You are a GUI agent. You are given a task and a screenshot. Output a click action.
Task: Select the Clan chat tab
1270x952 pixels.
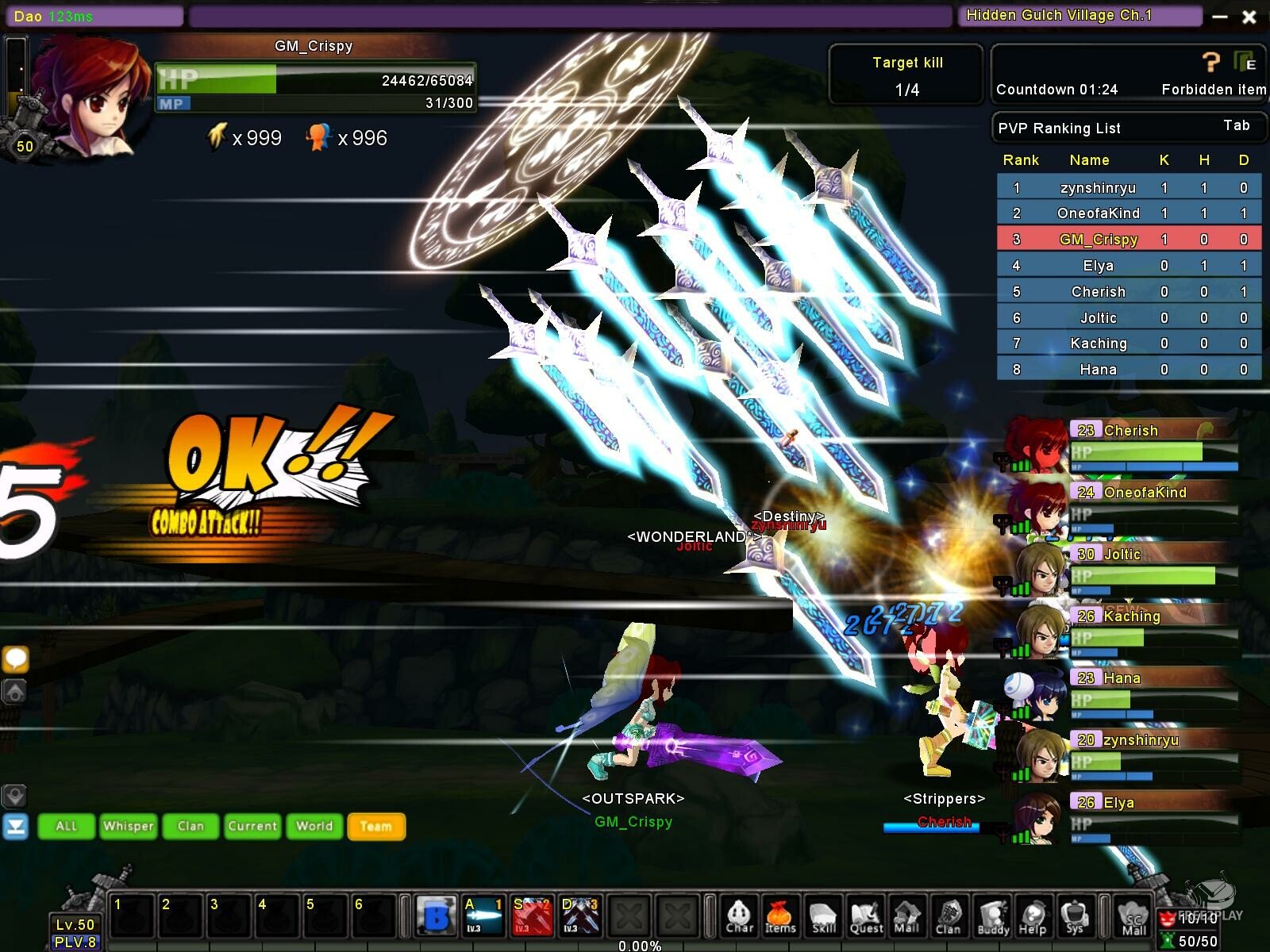190,826
